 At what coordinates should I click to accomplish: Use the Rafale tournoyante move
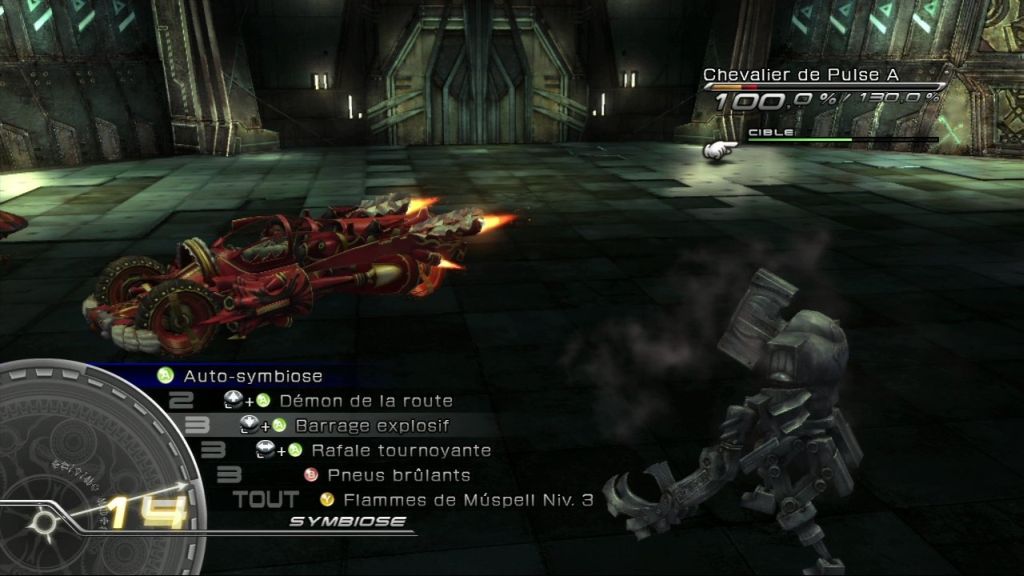(400, 451)
